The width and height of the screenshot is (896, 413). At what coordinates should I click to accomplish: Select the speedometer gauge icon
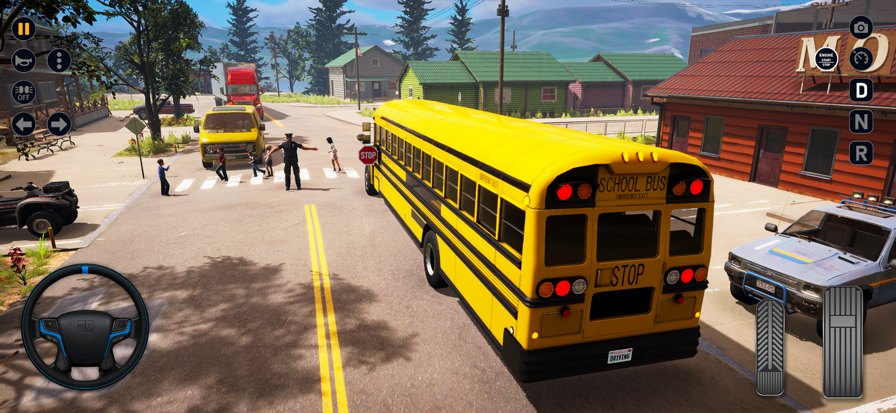click(861, 58)
